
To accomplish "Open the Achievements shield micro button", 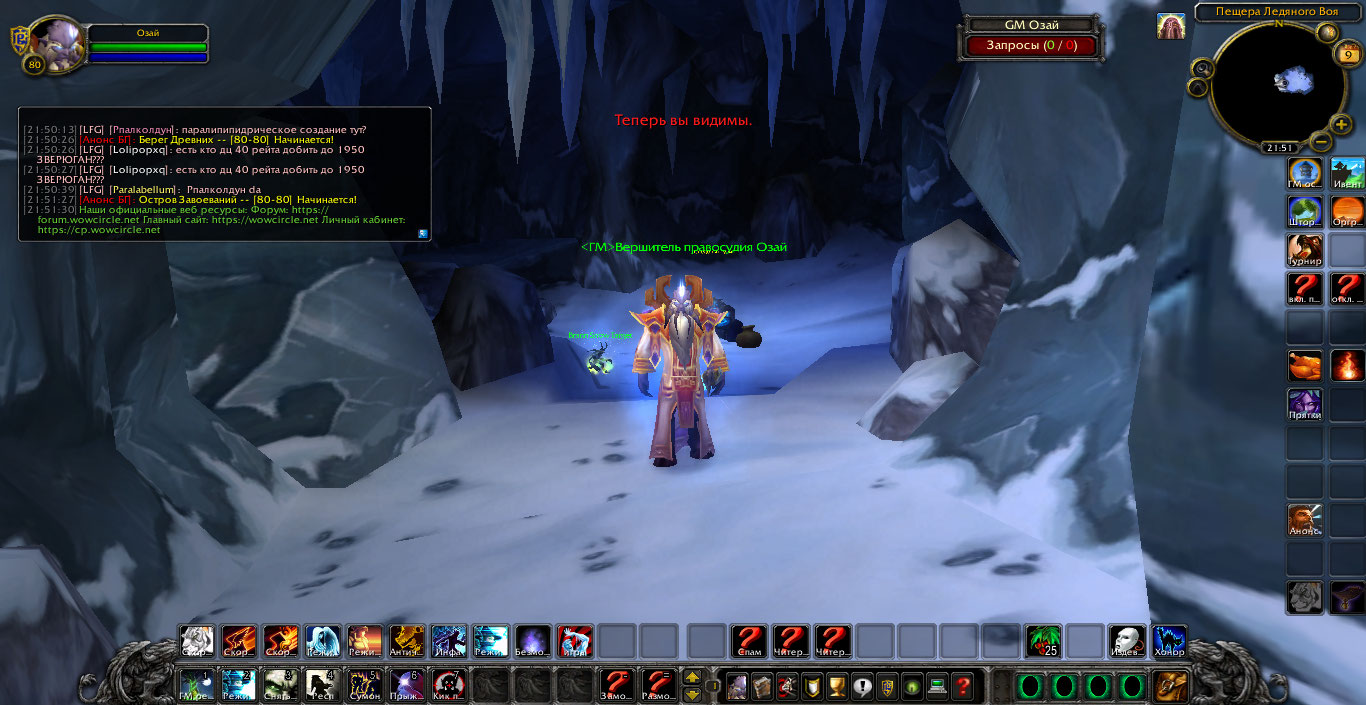I will pos(812,686).
